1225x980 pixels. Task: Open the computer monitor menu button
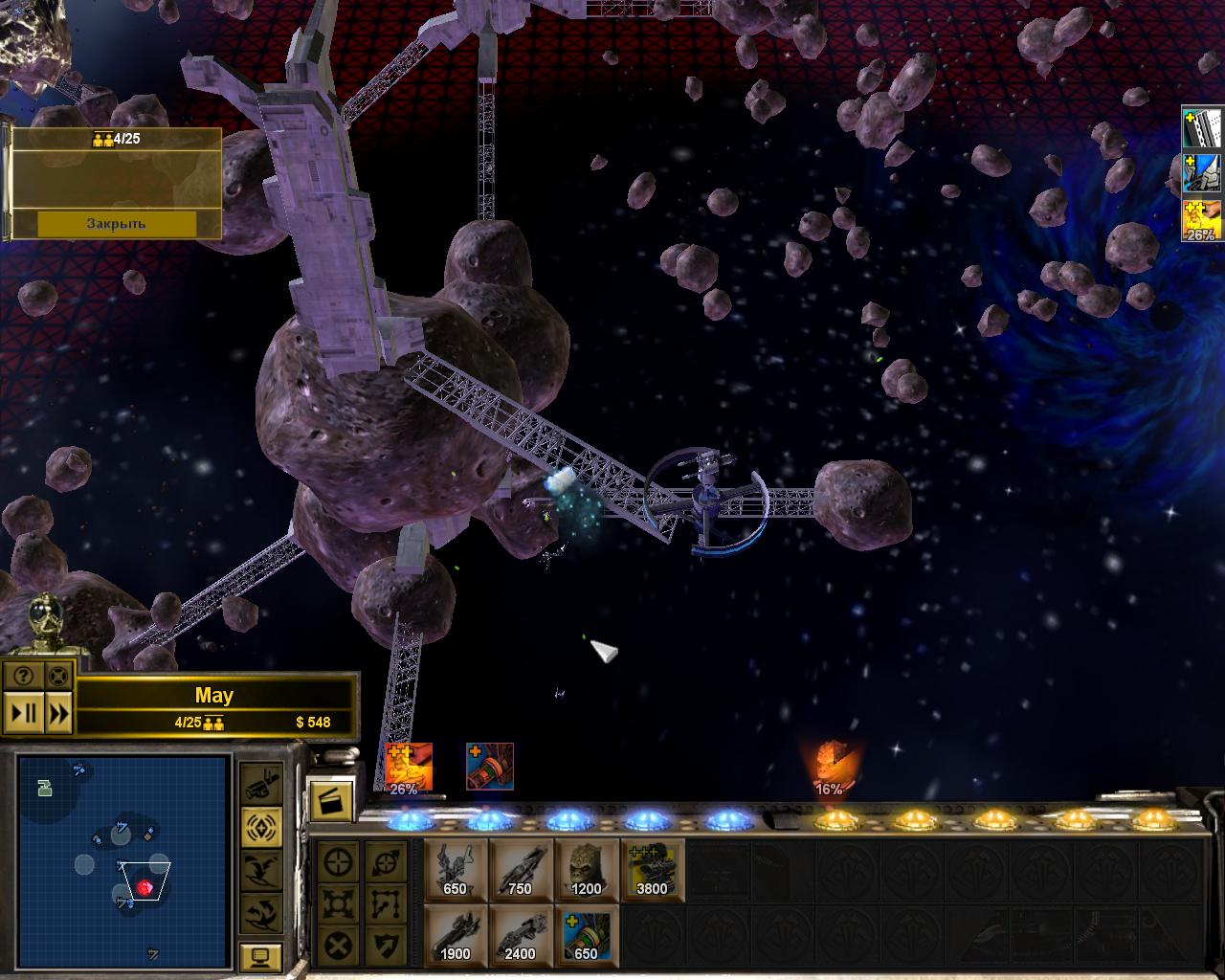[x=260, y=954]
